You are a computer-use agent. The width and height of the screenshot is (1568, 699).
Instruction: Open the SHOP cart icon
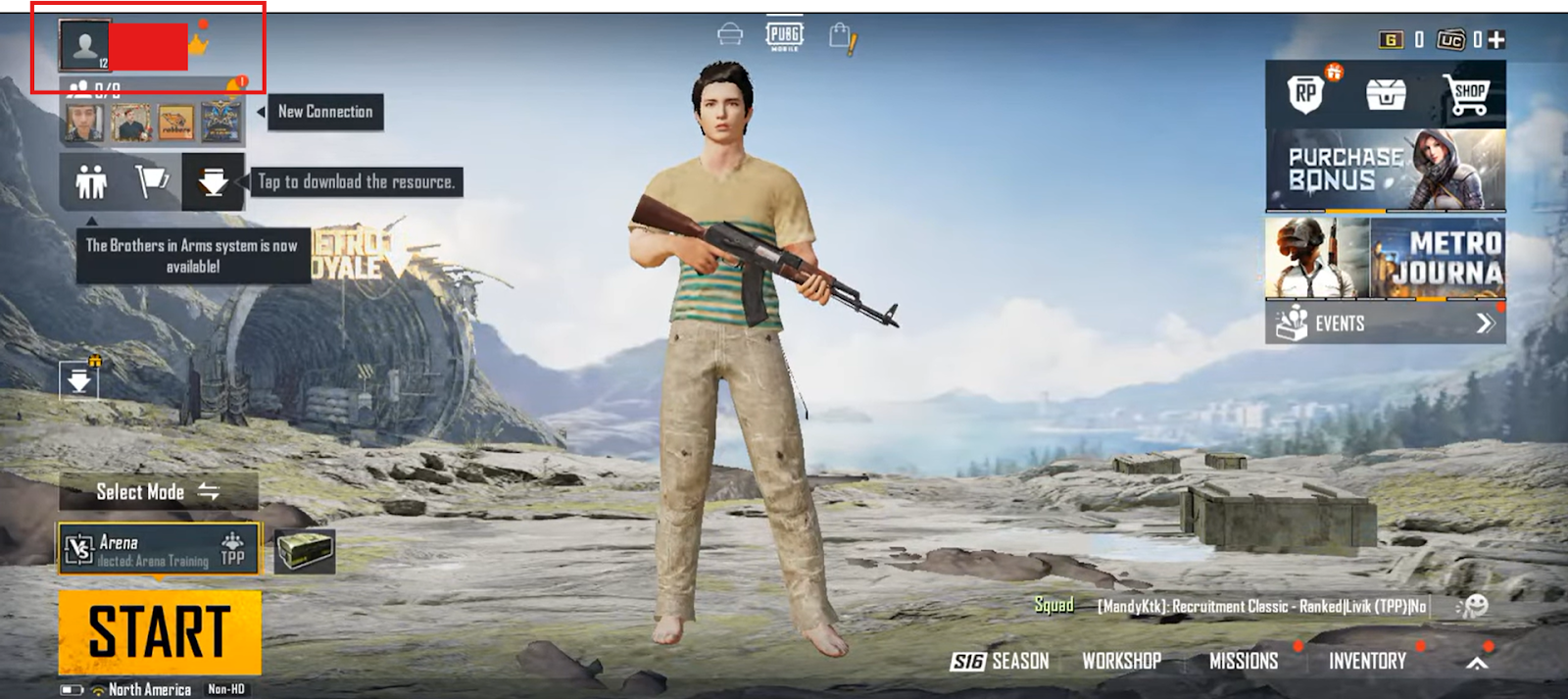pyautogui.click(x=1467, y=94)
